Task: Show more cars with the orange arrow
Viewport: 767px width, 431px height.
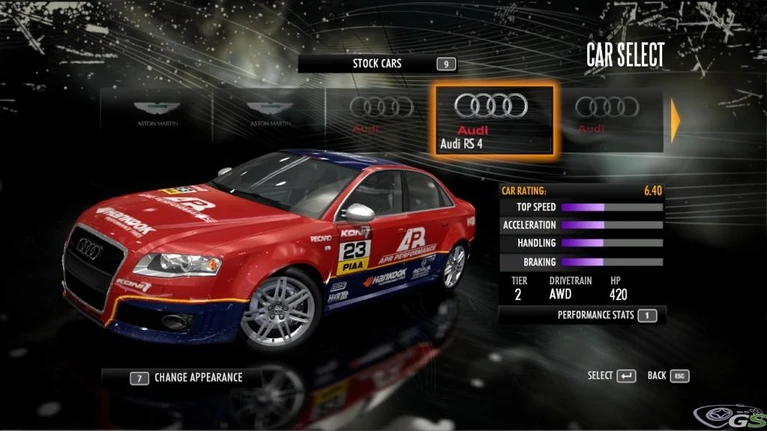Action: pyautogui.click(x=676, y=121)
